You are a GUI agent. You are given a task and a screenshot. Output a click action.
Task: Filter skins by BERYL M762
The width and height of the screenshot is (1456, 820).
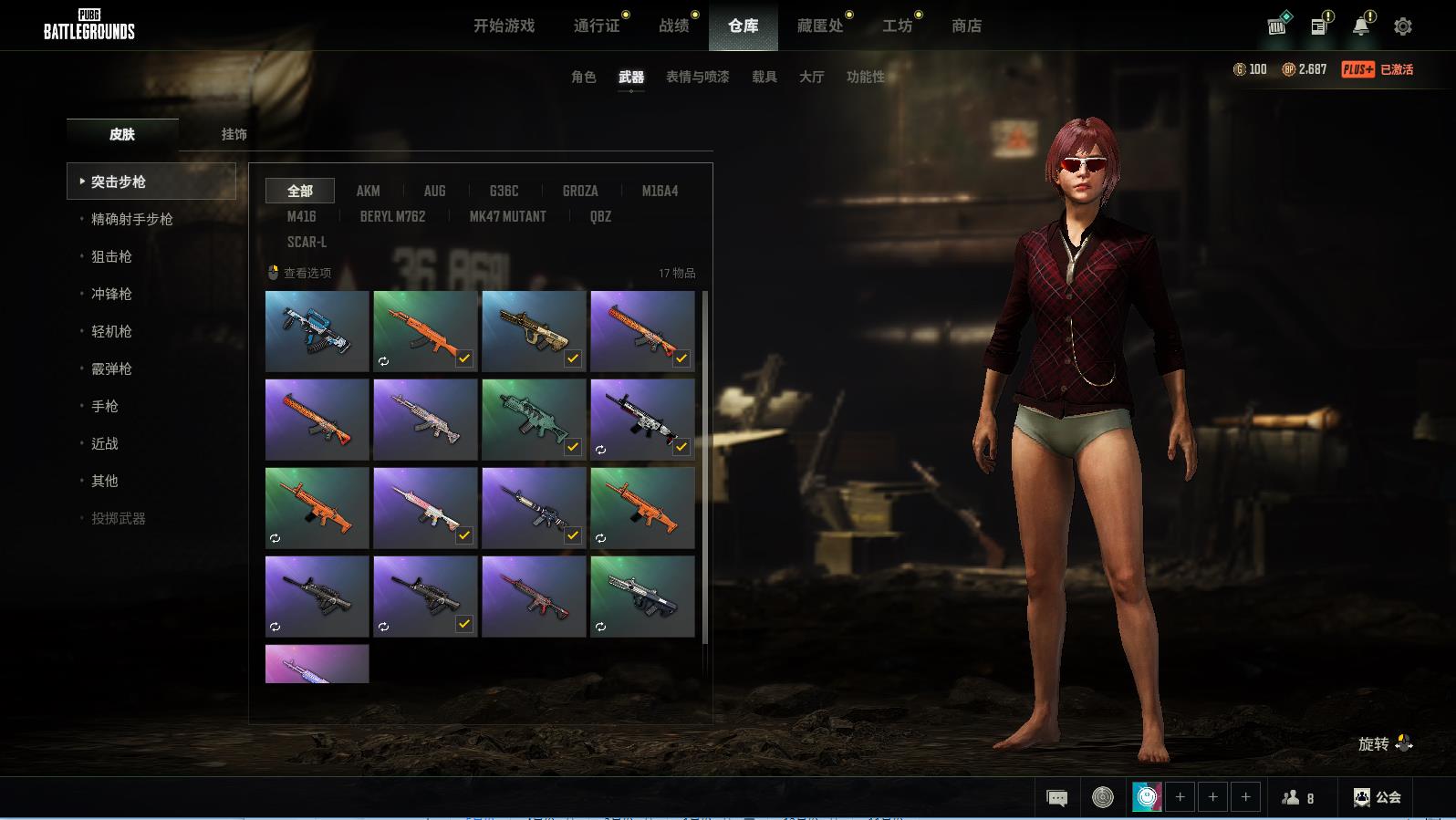392,216
